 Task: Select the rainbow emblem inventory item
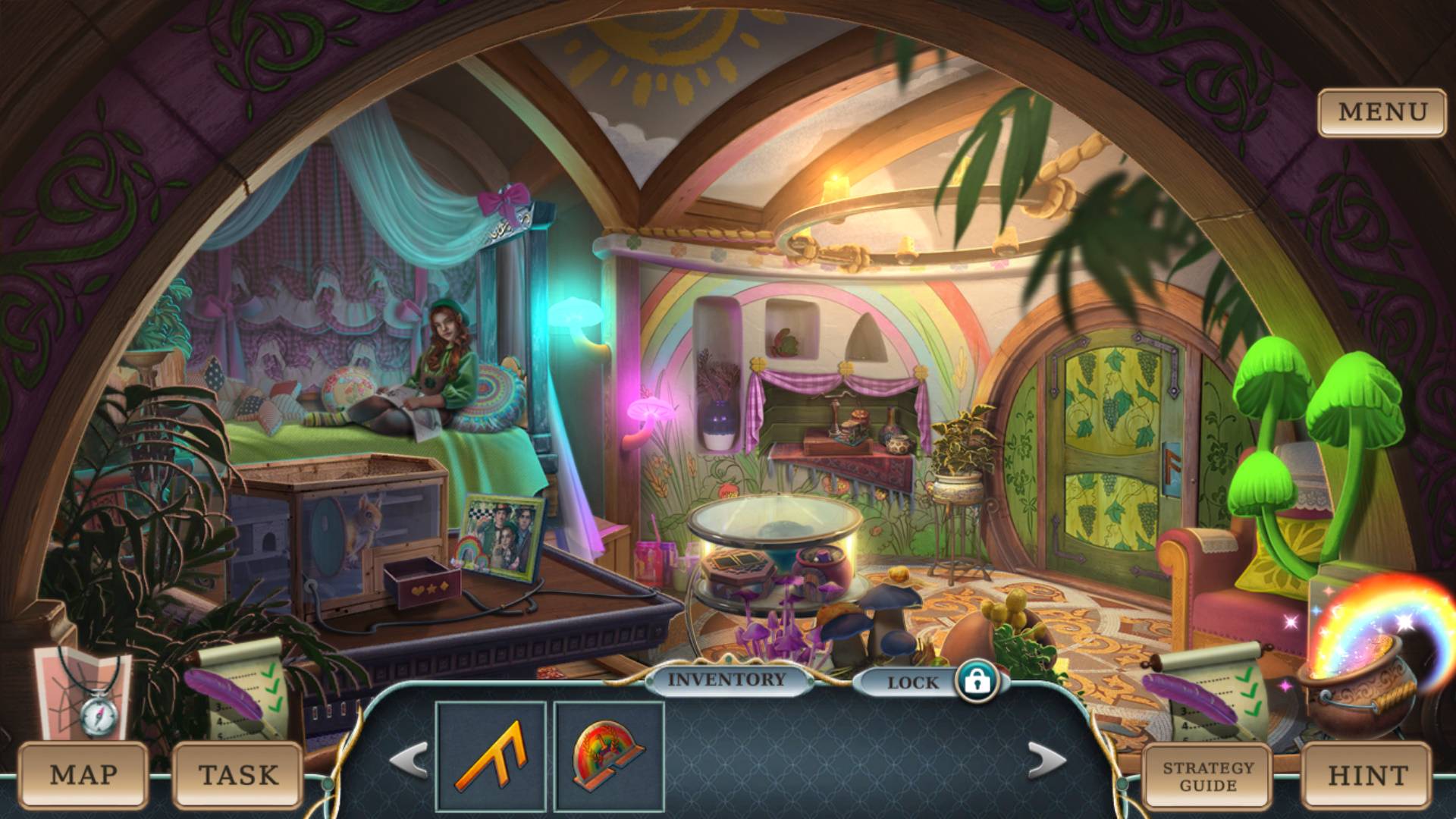(x=609, y=756)
